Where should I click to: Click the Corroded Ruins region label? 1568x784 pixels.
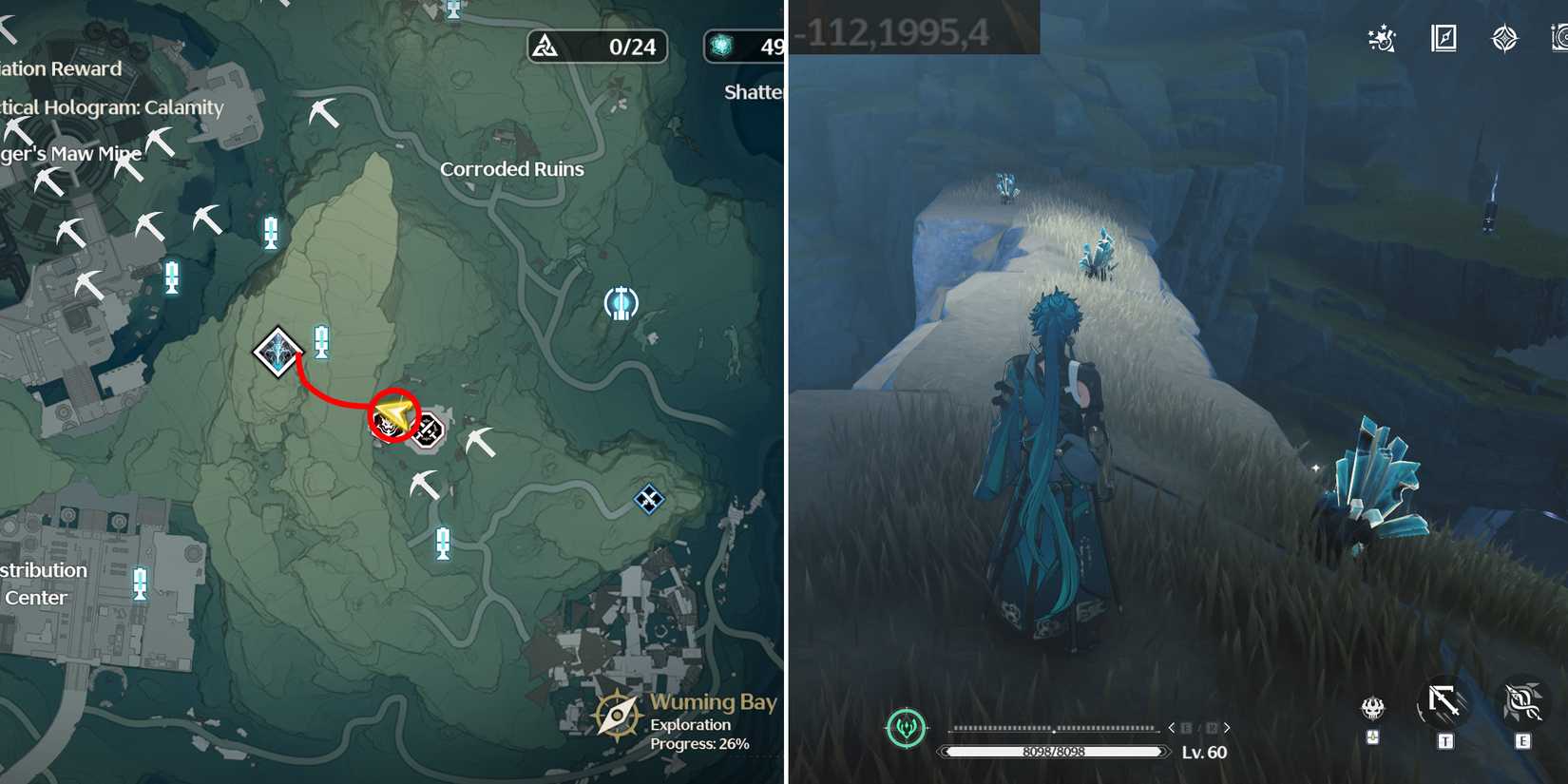point(512,168)
